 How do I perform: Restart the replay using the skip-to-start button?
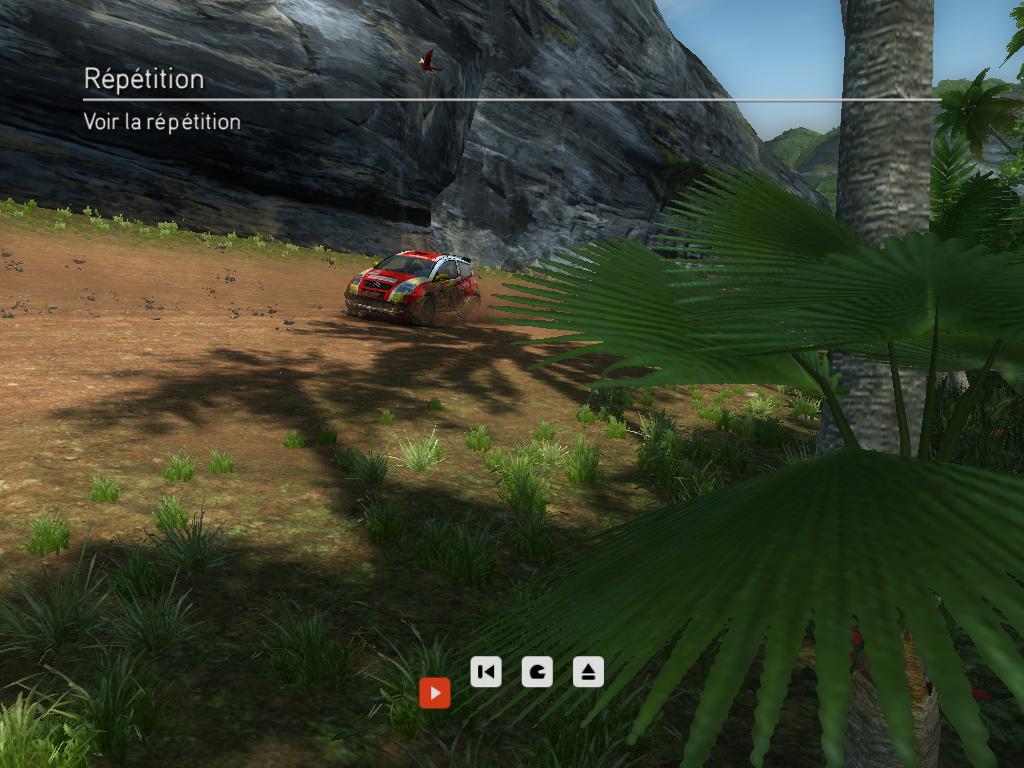pyautogui.click(x=485, y=672)
